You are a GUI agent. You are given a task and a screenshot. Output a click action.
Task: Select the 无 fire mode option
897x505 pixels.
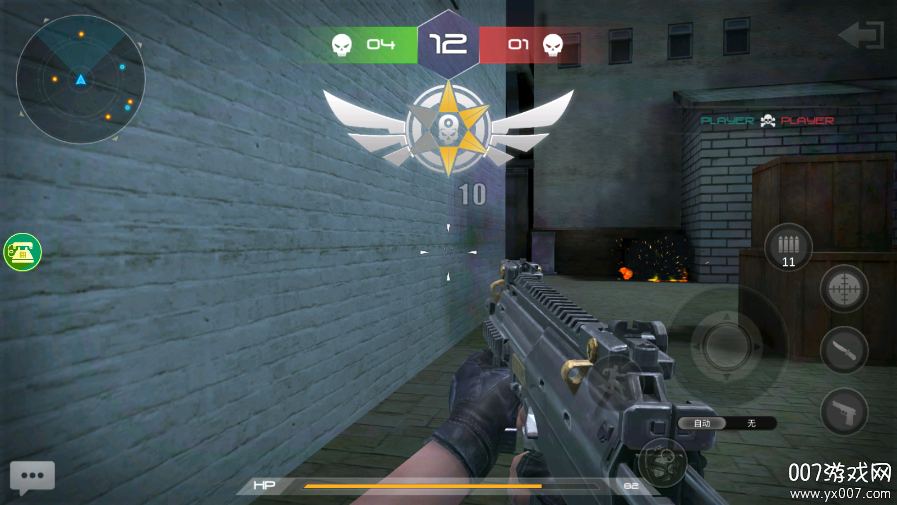(752, 423)
